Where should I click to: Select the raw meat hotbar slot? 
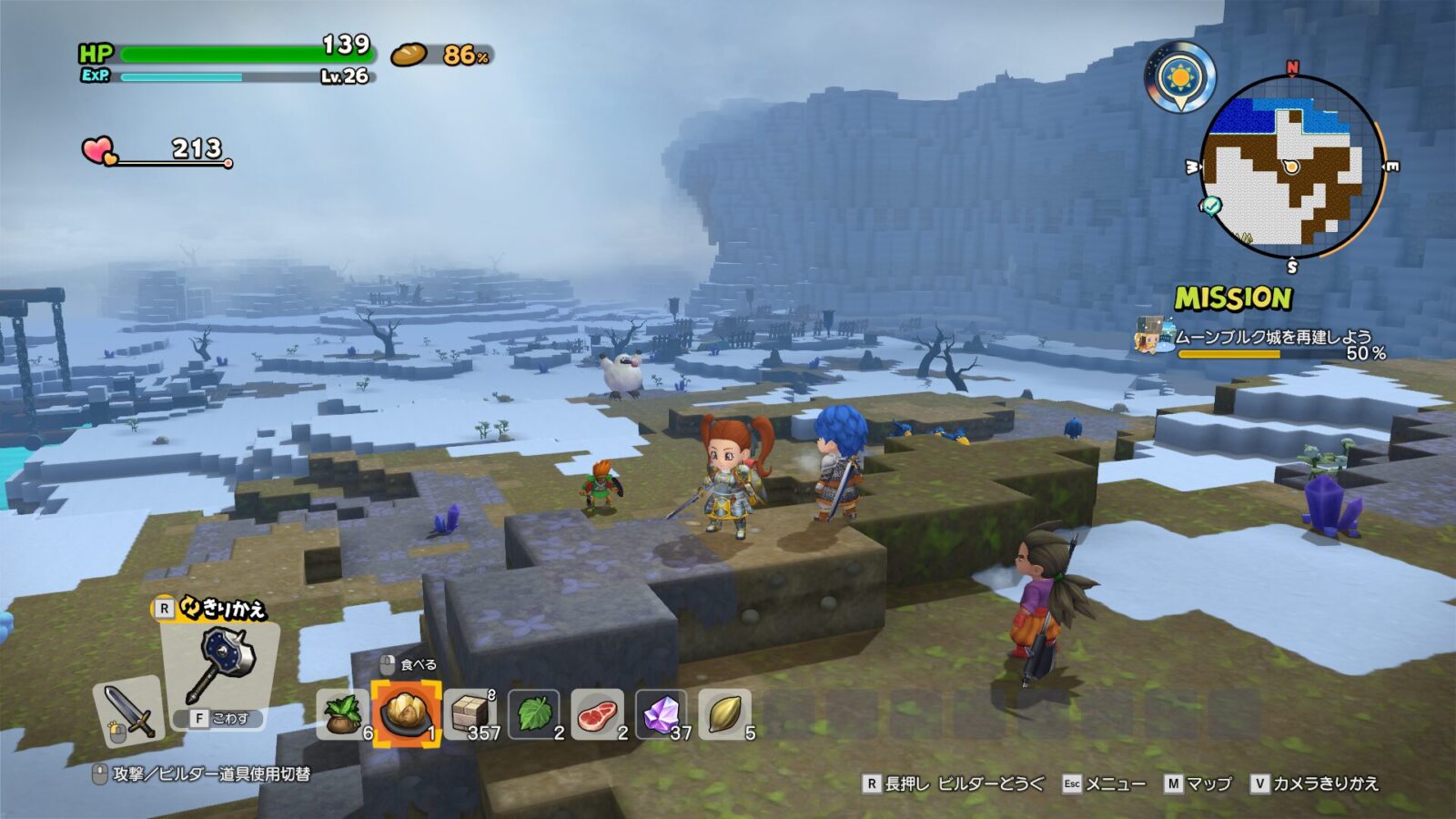click(x=598, y=713)
